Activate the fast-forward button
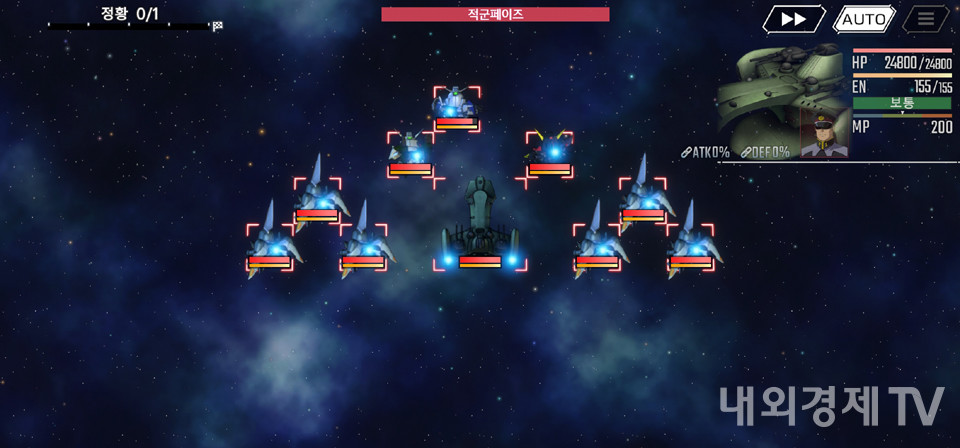Screen dimensions: 960x448 794,19
